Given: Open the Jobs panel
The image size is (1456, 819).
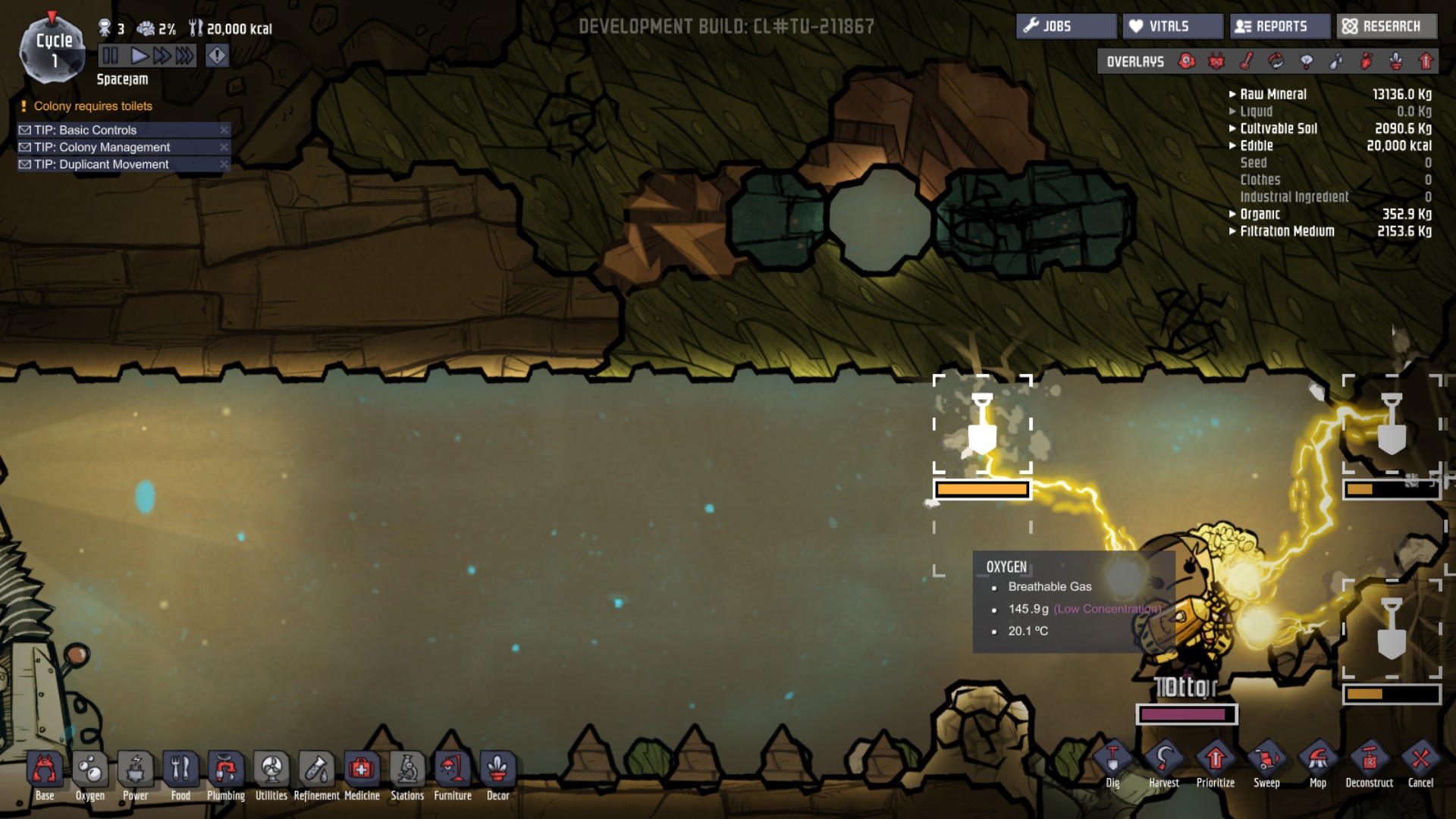Looking at the screenshot, I should tap(1065, 27).
